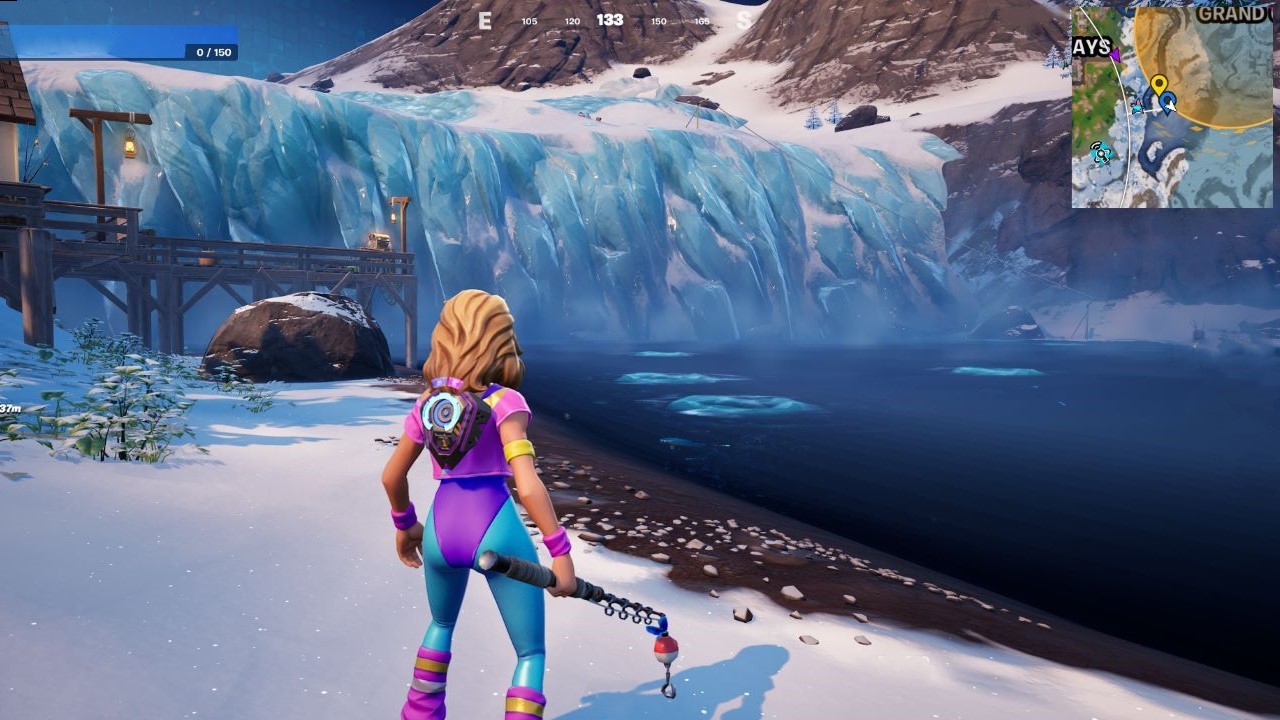The image size is (1280, 720).
Task: Open the AYS location label on the minimap
Action: point(1094,44)
